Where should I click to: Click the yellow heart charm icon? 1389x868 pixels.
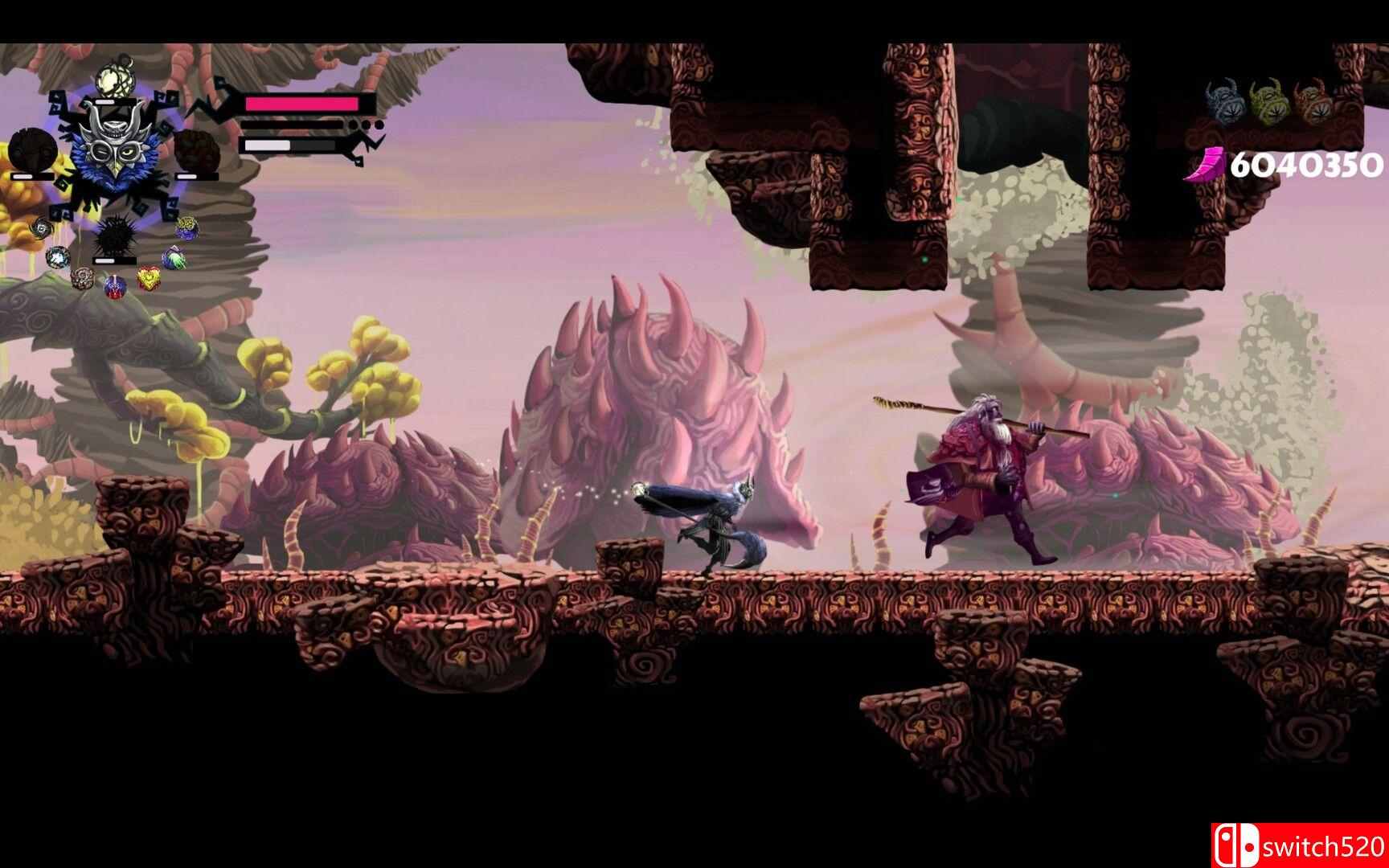[x=148, y=278]
